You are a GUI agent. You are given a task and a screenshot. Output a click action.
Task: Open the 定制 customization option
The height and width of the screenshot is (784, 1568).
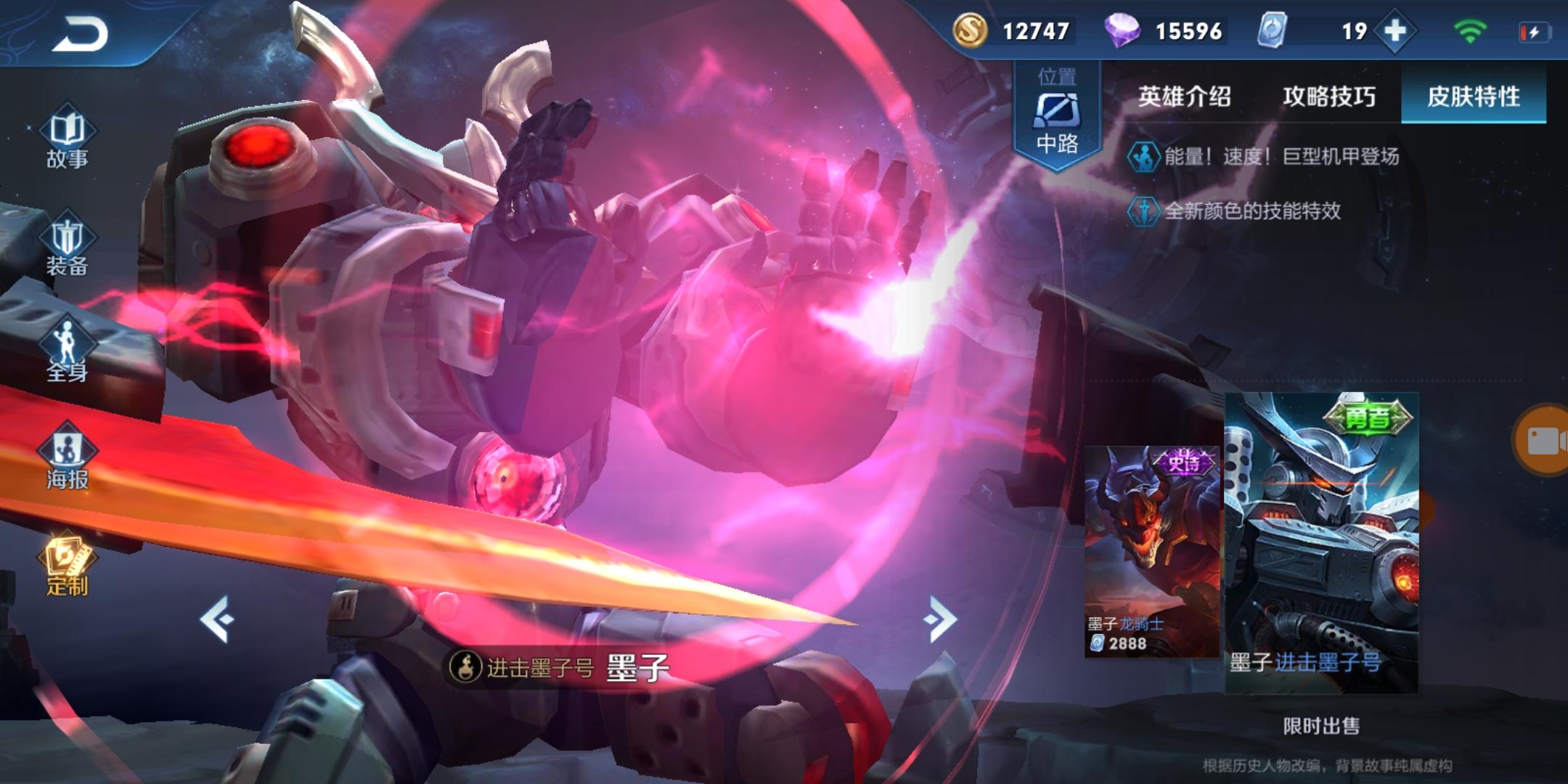pos(67,566)
